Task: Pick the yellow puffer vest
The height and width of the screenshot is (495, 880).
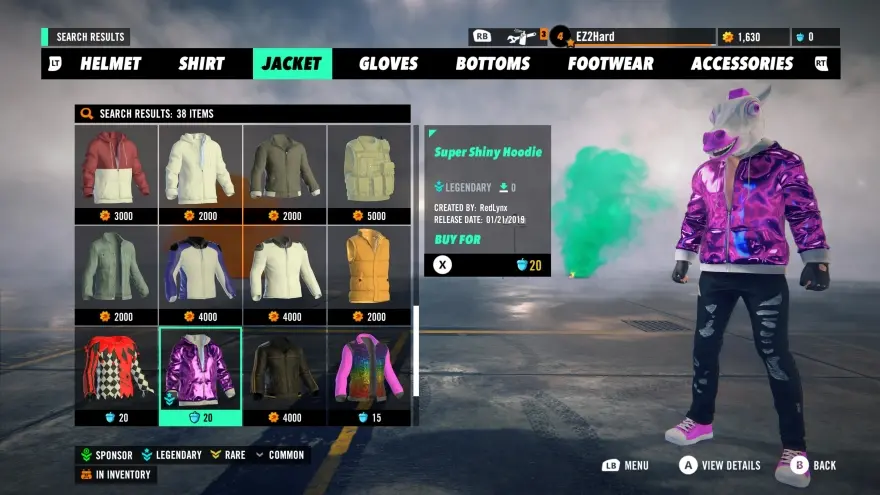Action: [x=369, y=268]
